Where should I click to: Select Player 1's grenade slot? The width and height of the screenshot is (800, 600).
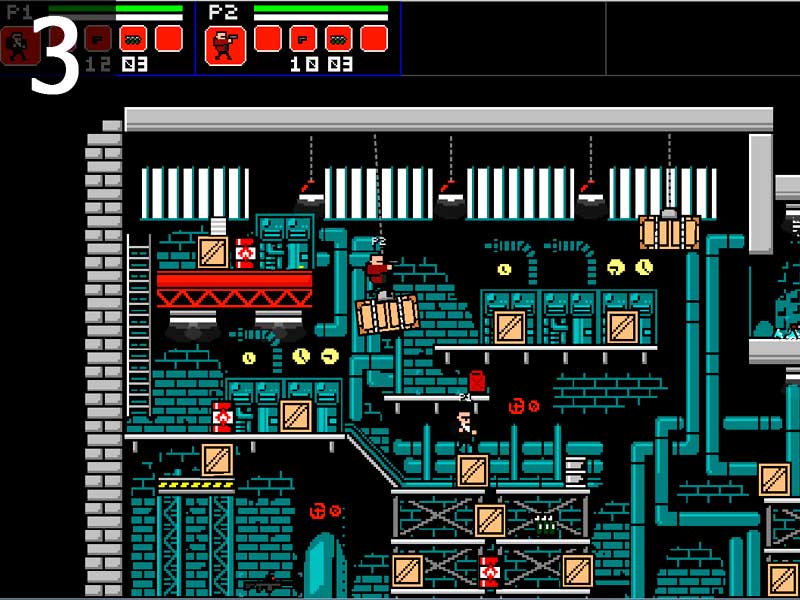click(133, 38)
